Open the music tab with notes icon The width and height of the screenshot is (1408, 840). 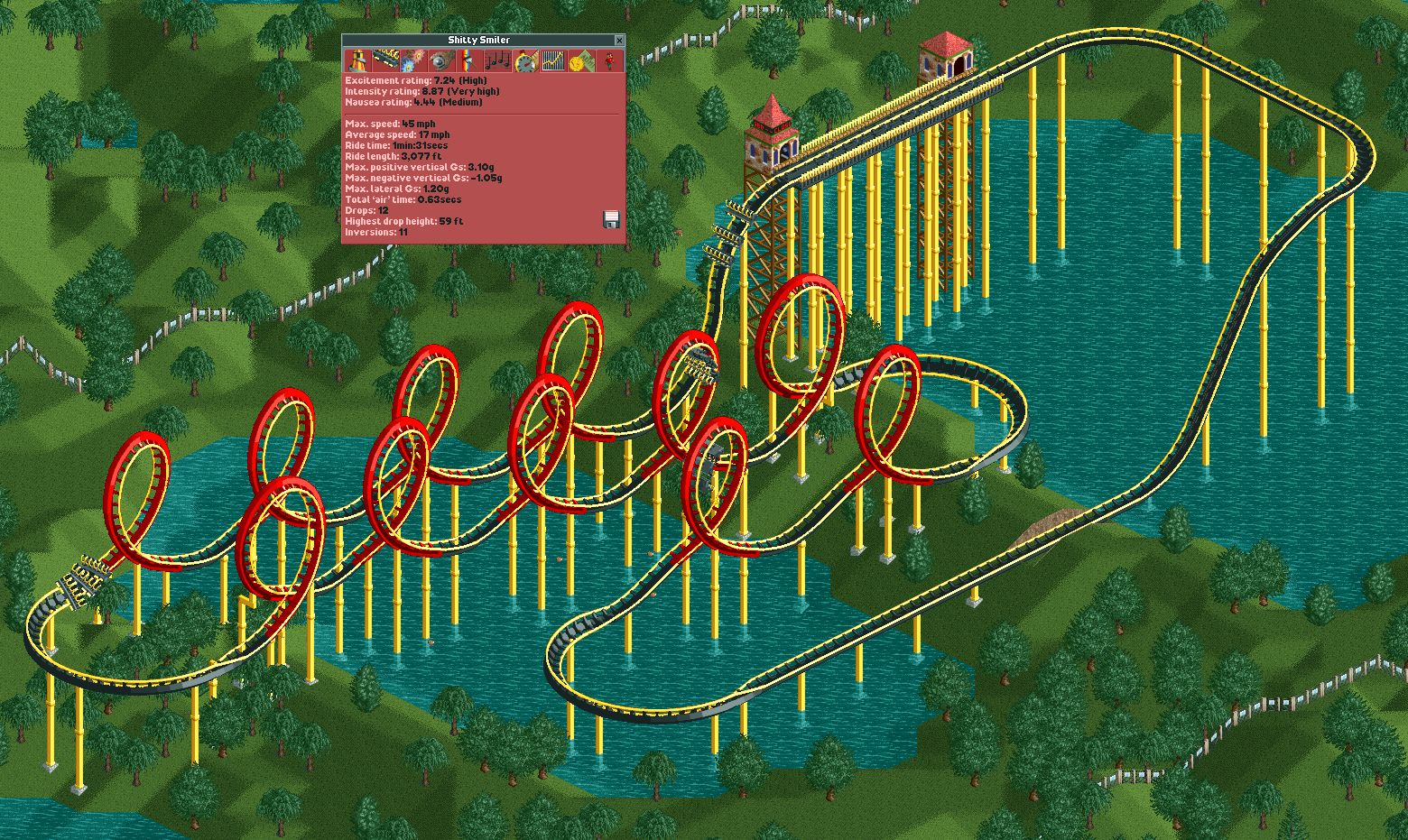(x=497, y=60)
